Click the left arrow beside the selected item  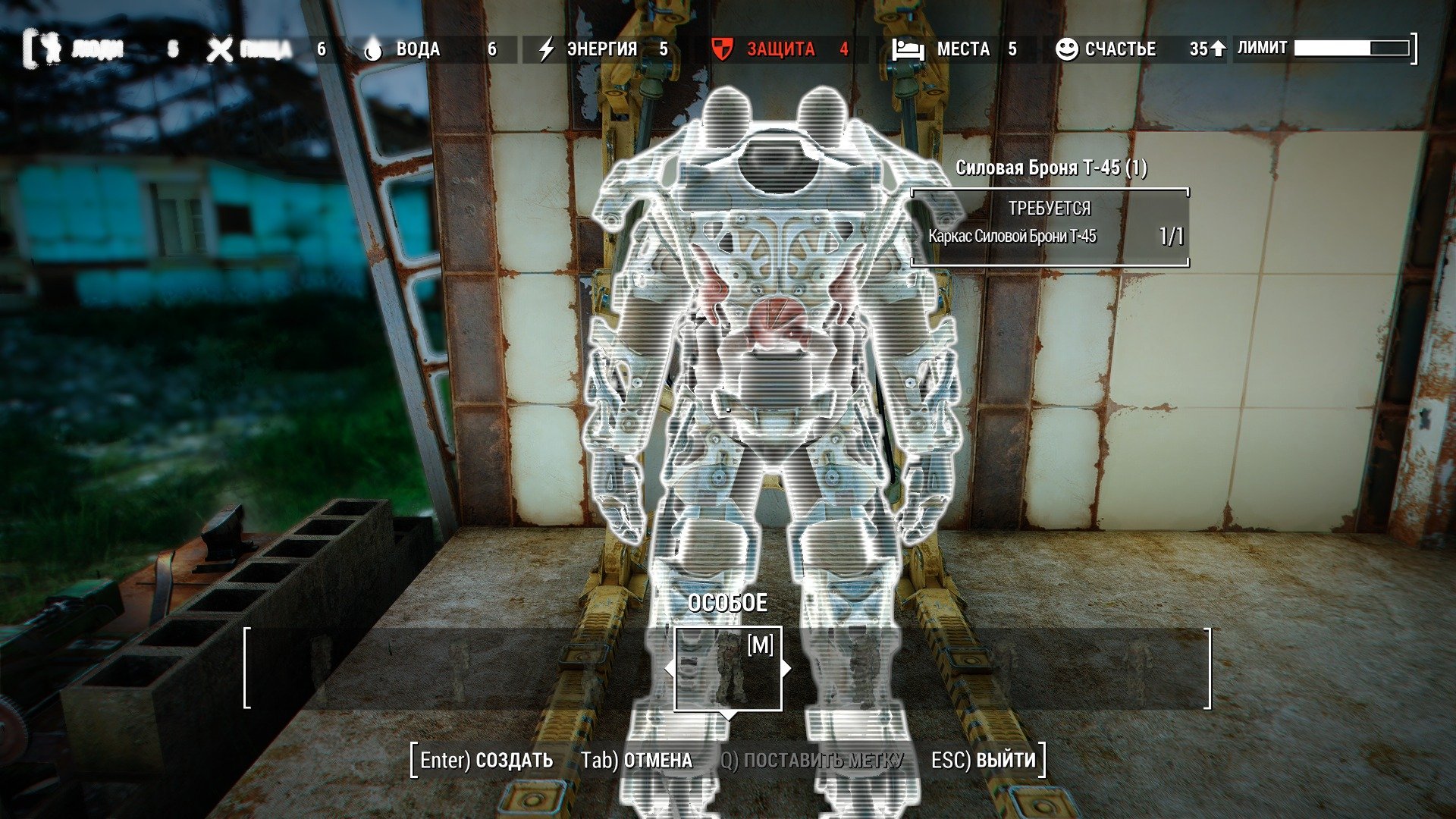click(669, 669)
